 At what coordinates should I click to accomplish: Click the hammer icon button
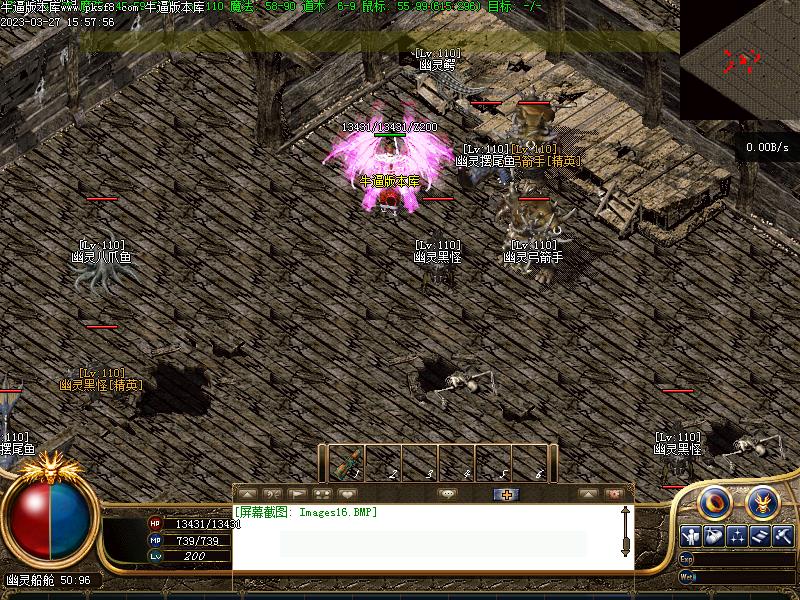783,536
